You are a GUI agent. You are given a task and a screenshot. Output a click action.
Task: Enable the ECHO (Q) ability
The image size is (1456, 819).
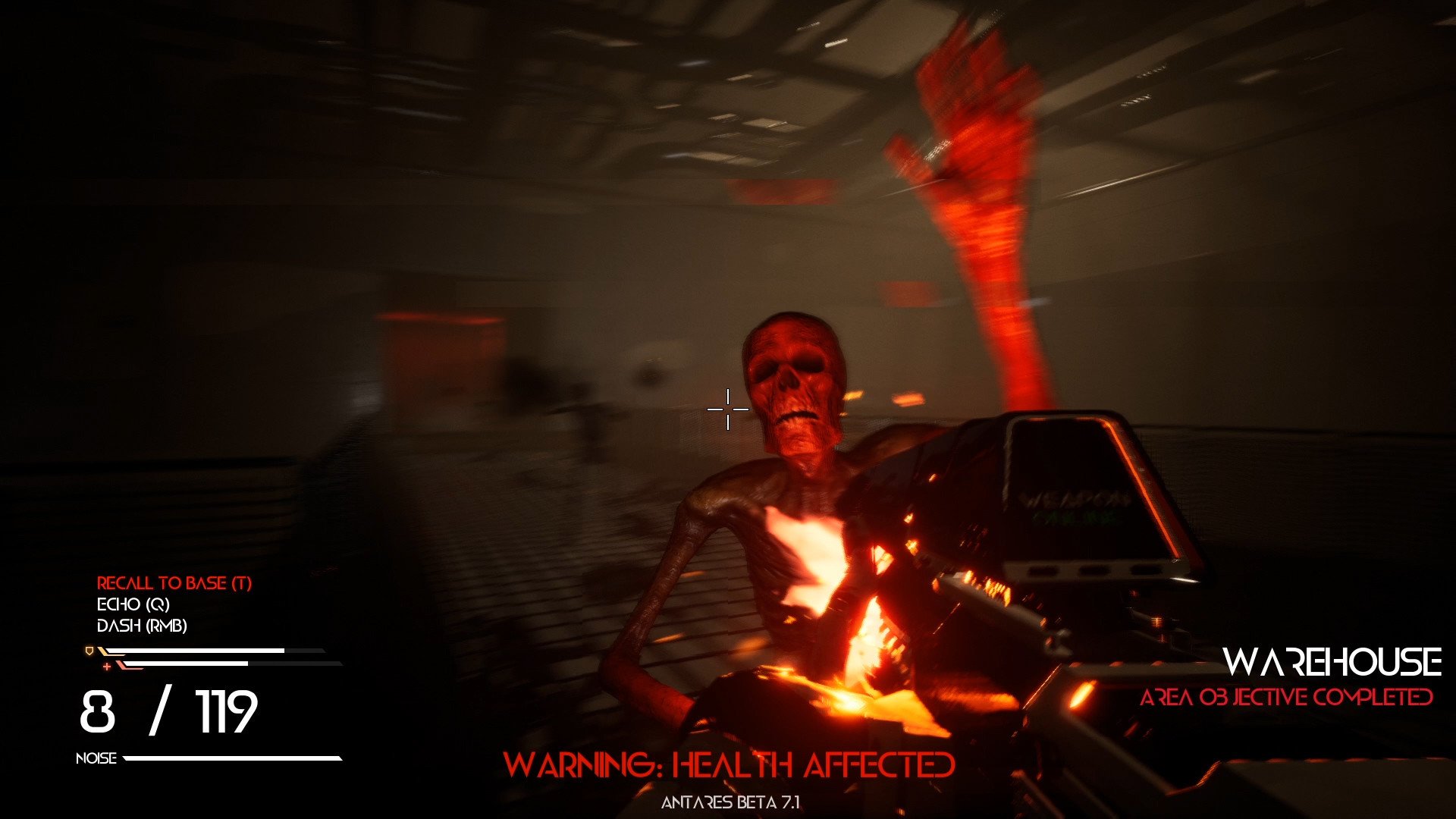[135, 604]
